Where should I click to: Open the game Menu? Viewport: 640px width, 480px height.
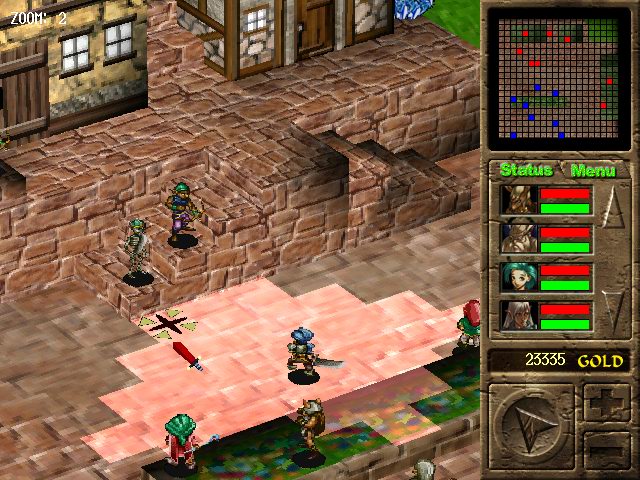592,170
